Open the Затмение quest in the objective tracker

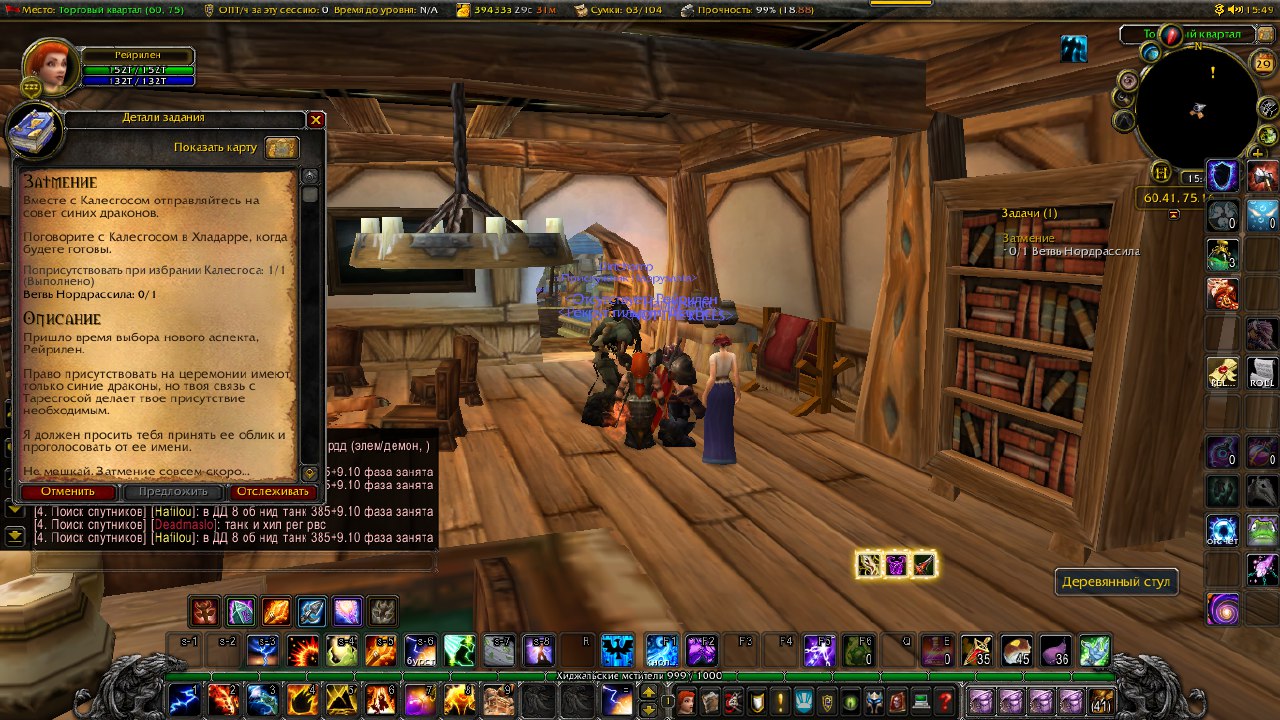tap(1029, 238)
